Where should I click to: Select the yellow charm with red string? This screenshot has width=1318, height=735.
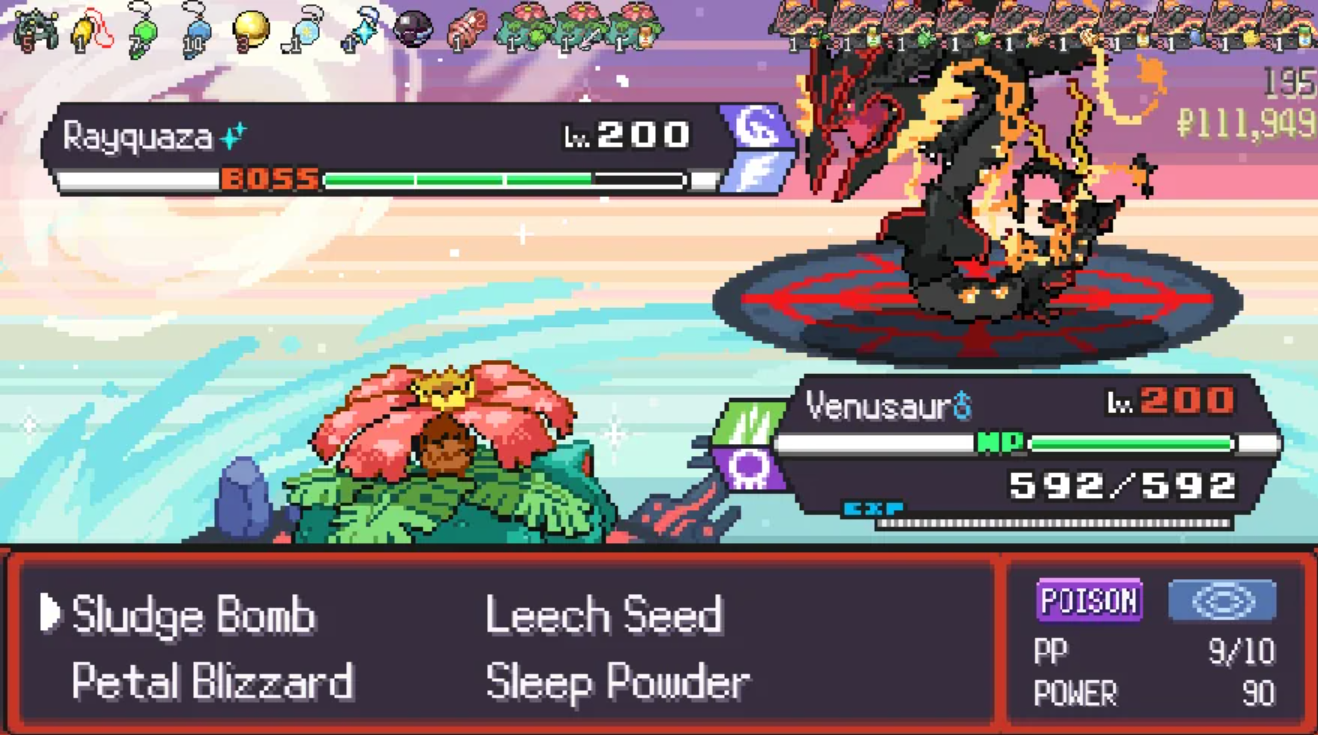tap(90, 30)
